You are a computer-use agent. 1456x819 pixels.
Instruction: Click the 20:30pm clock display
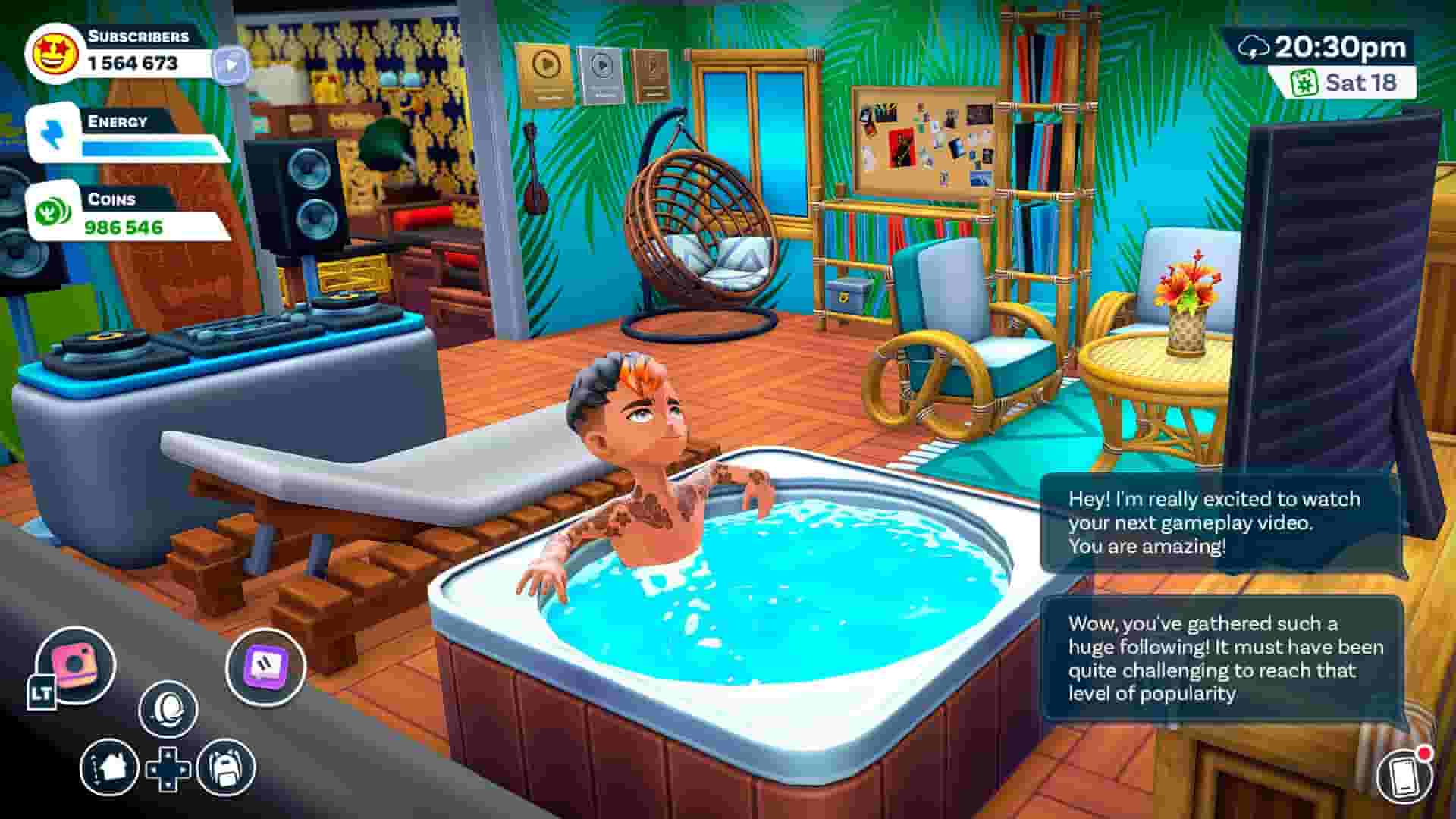[1341, 45]
